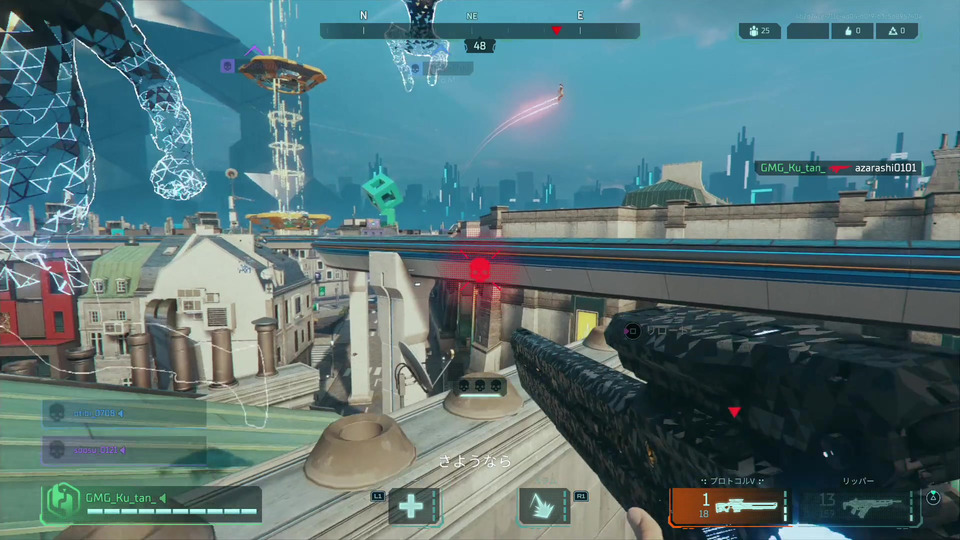The width and height of the screenshot is (960, 540).
Task: Open the kill feed entry for azarashi0101
Action: click(x=837, y=168)
